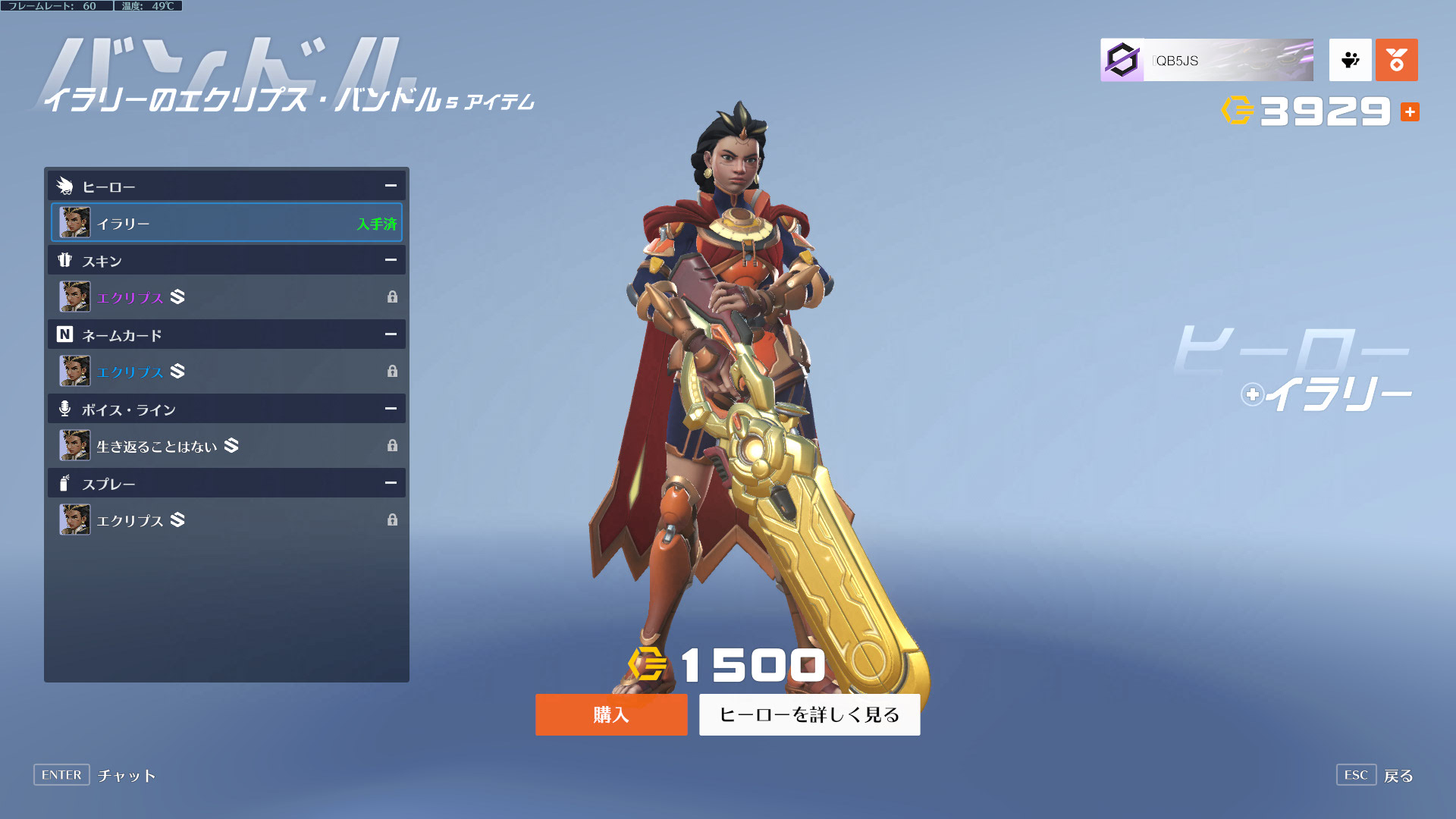Click the orange 購入 purchase button
This screenshot has height=819, width=1456.
[611, 714]
